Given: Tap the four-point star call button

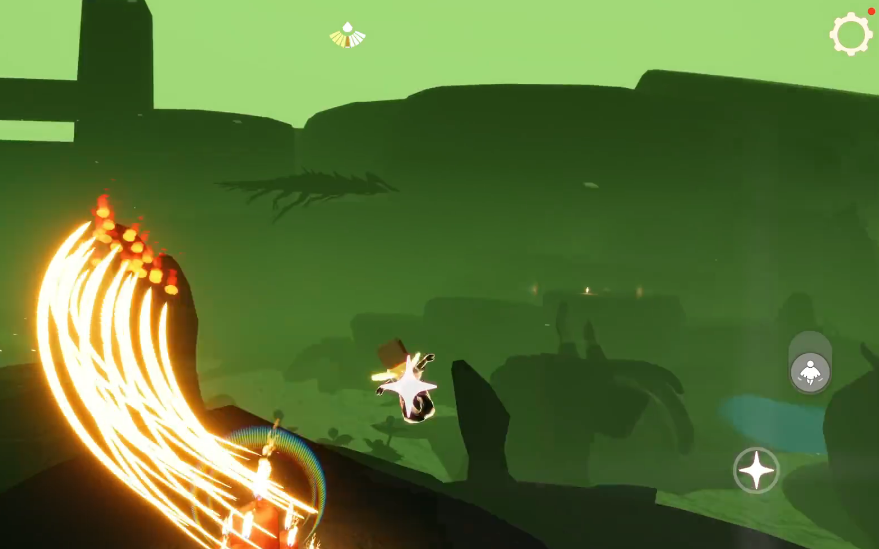Looking at the screenshot, I should coord(756,470).
